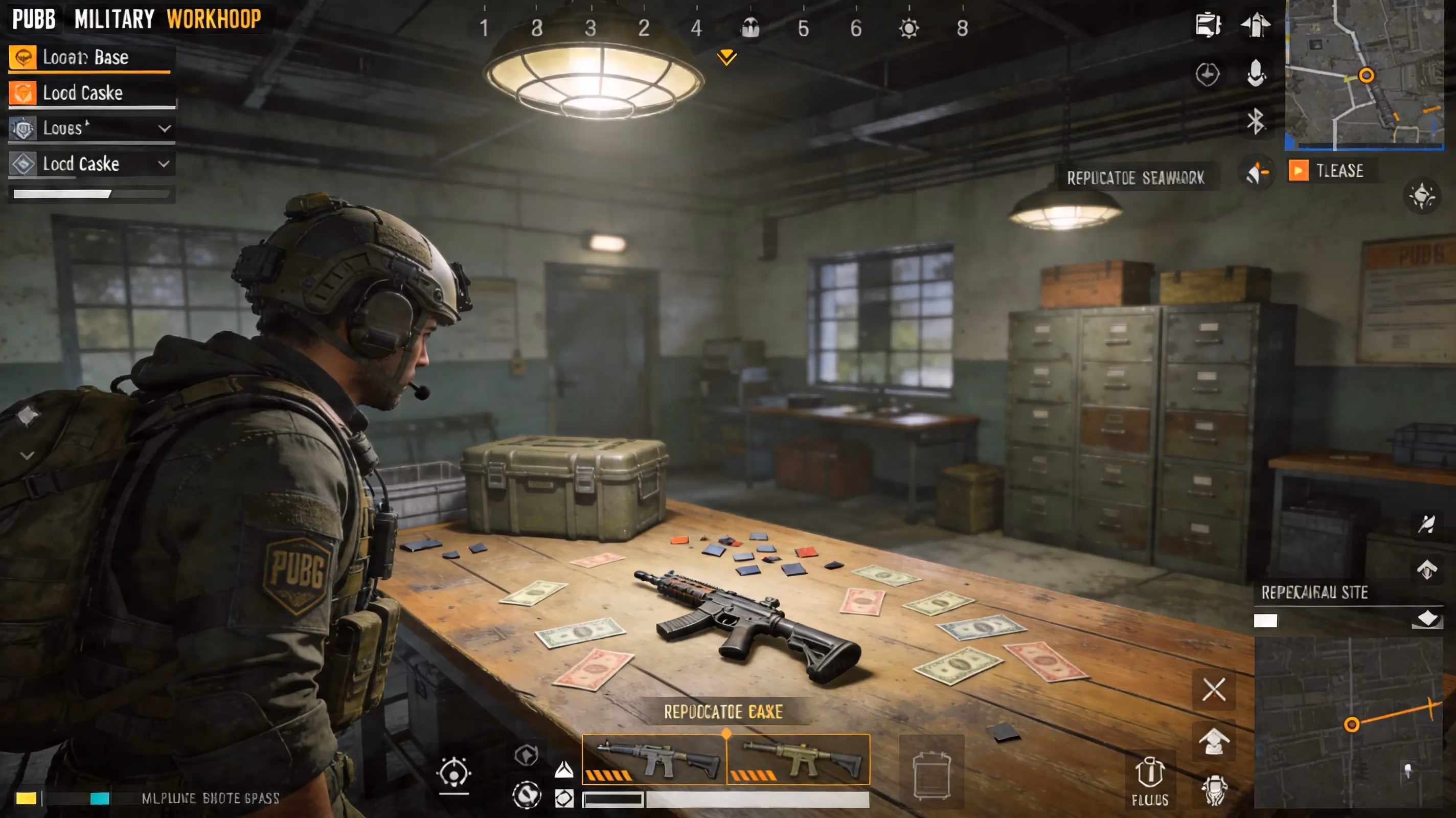Click the Looat Base quest entry
This screenshot has width=1456, height=818.
(90, 57)
